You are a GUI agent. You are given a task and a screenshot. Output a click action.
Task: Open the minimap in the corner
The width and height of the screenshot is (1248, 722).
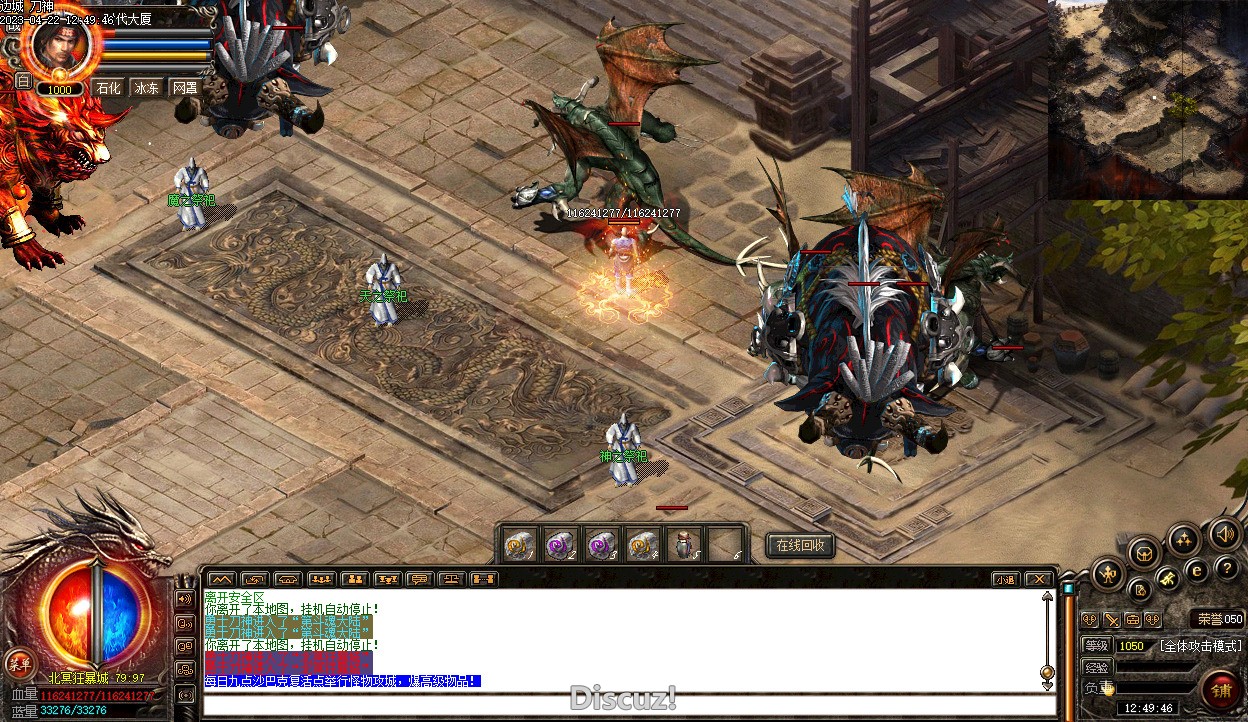(x=1147, y=98)
